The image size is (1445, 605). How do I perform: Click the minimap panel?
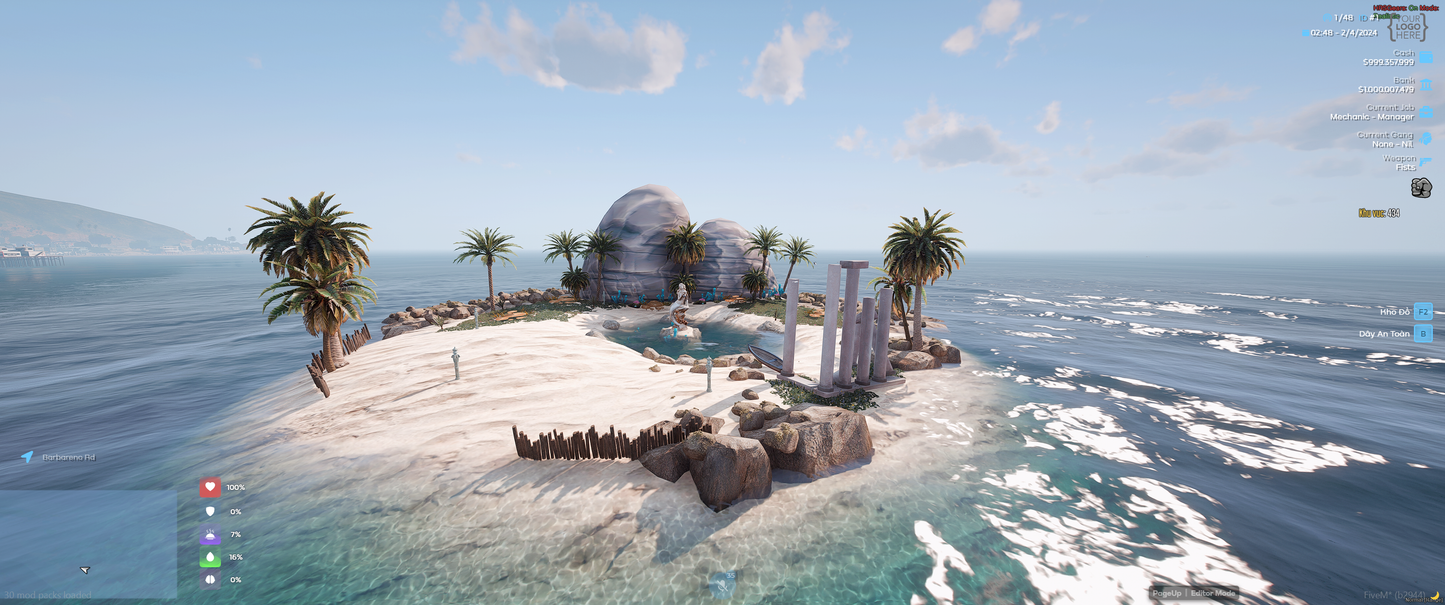(x=88, y=543)
